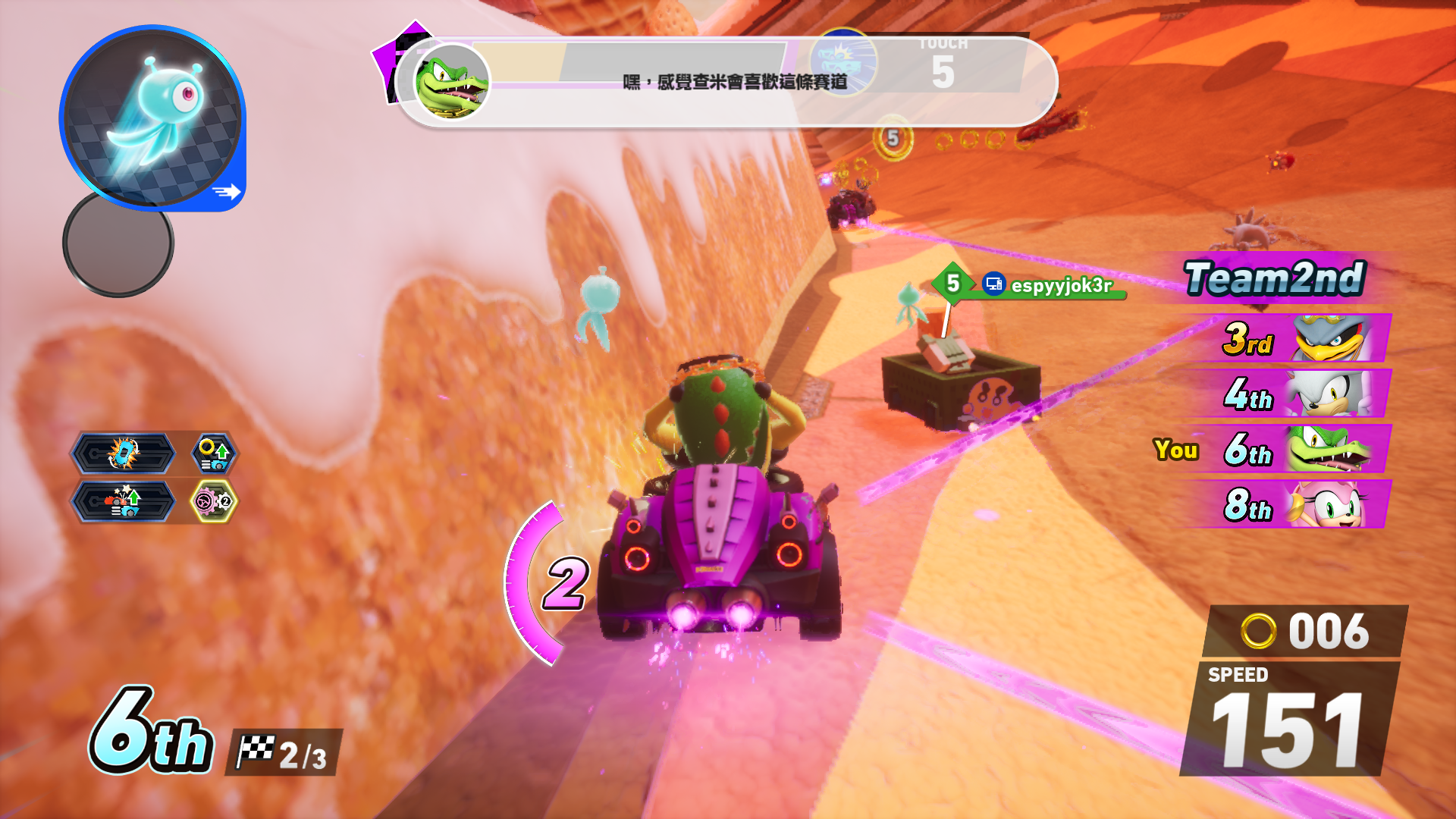Image resolution: width=1456 pixels, height=819 pixels.
Task: Choose the blue car spark gadget plate
Action: (123, 453)
